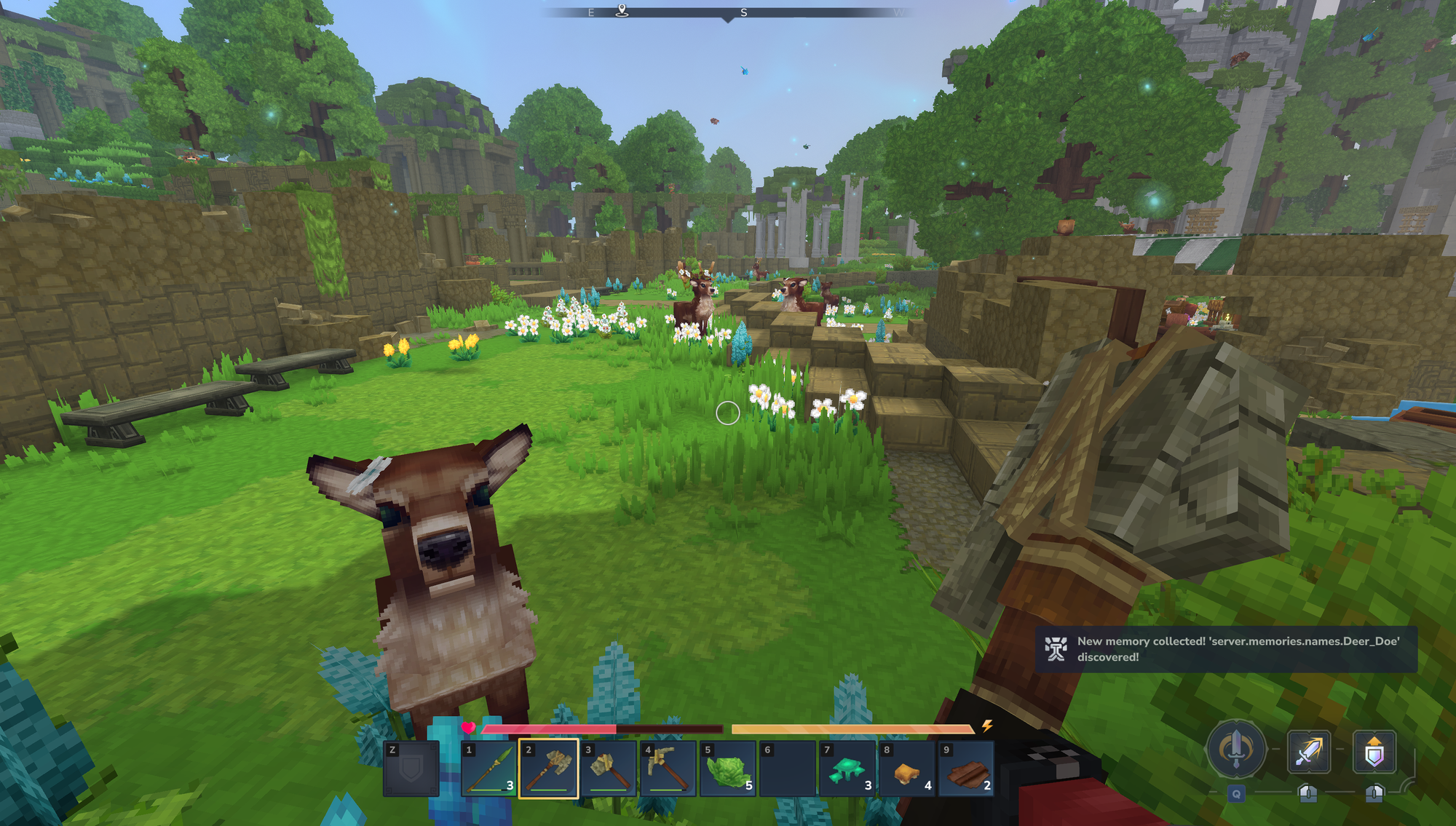The width and height of the screenshot is (1456, 826).
Task: Select the spear in hotbar slot 1
Action: point(489,769)
